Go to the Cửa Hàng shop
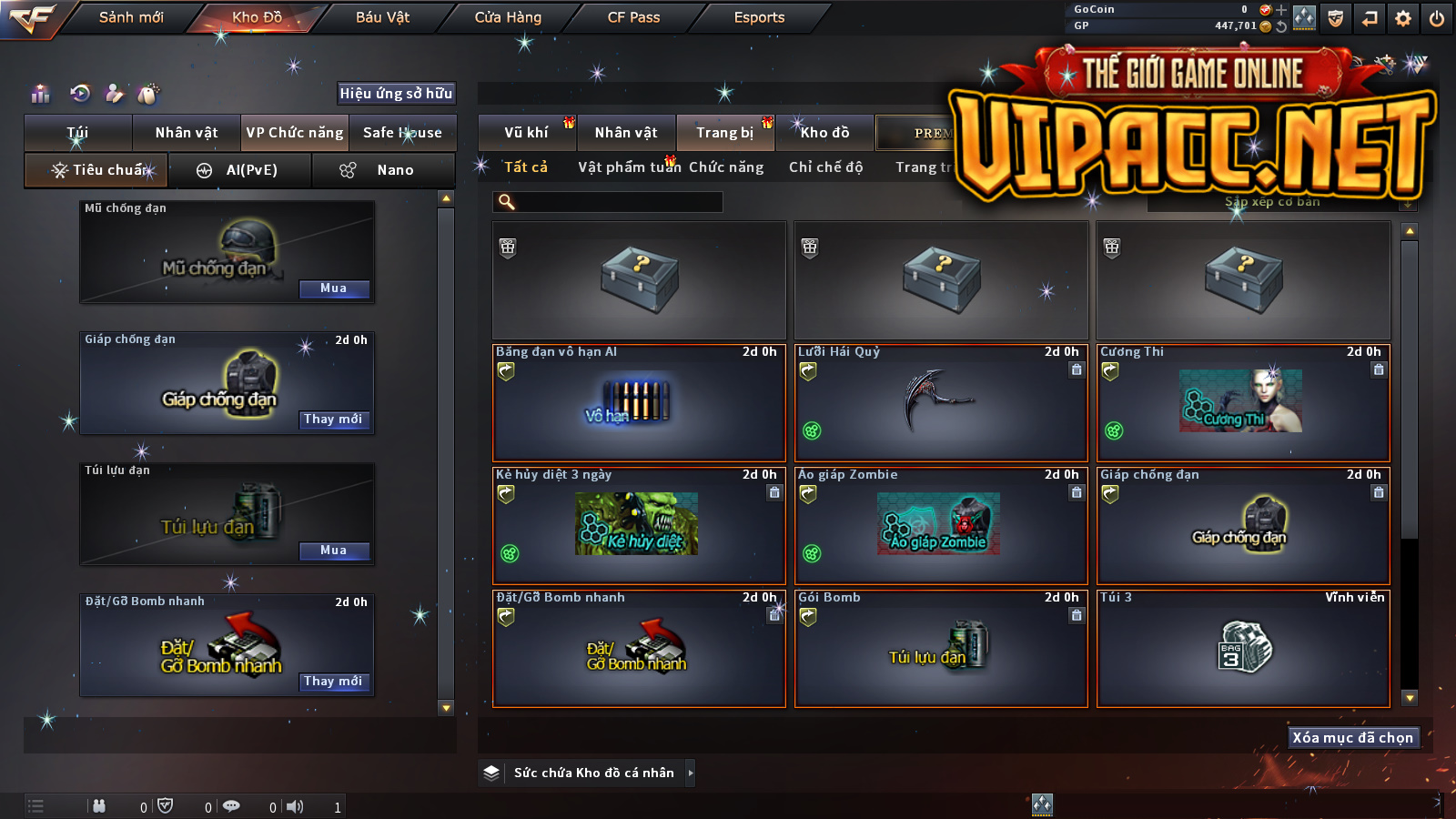Viewport: 1456px width, 819px height. [508, 17]
